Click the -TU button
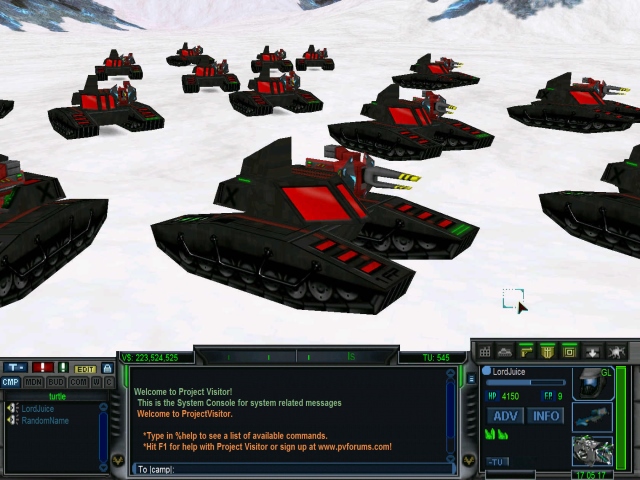 pos(497,462)
